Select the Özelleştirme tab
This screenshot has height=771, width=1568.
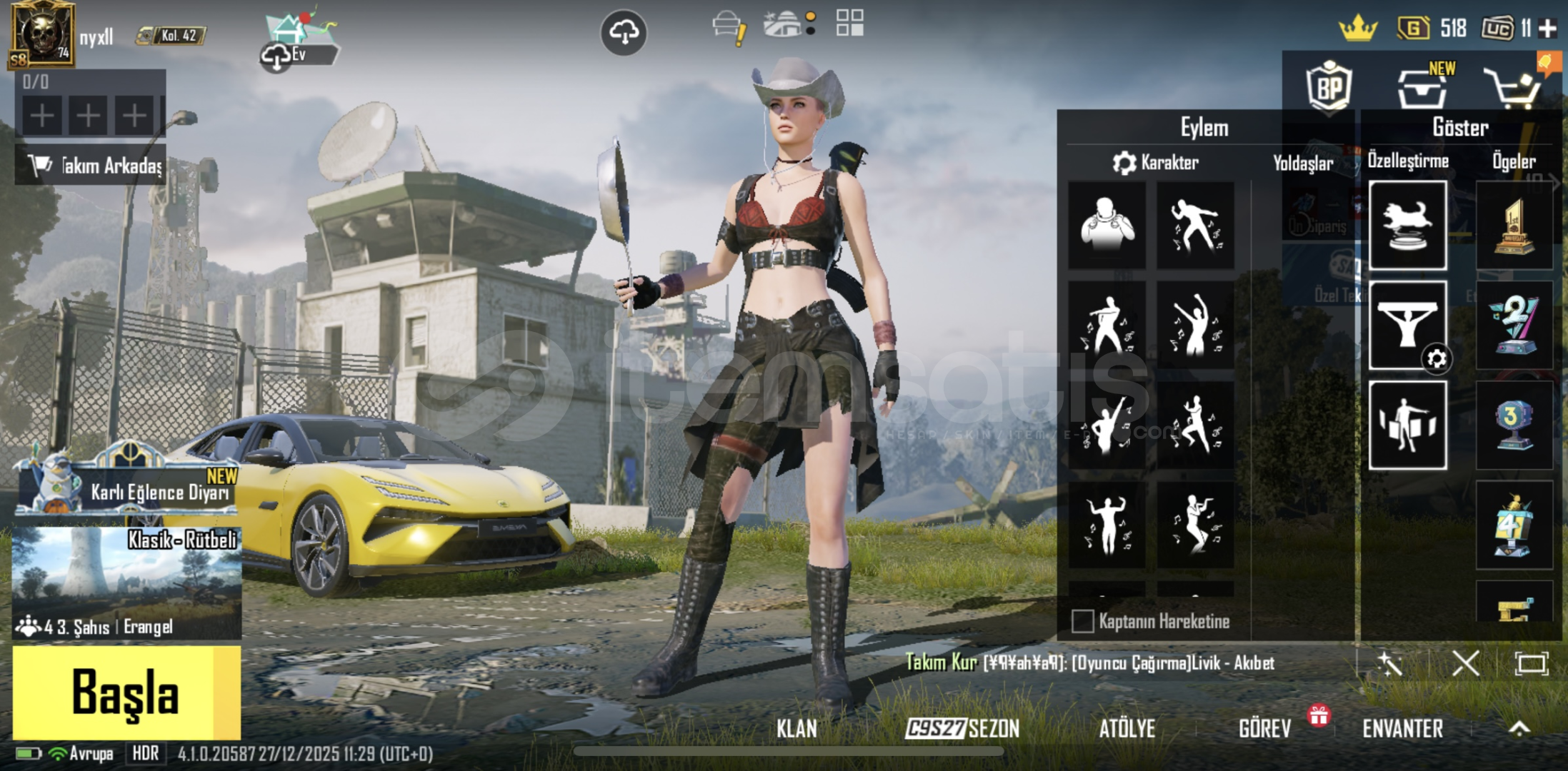tap(1408, 161)
